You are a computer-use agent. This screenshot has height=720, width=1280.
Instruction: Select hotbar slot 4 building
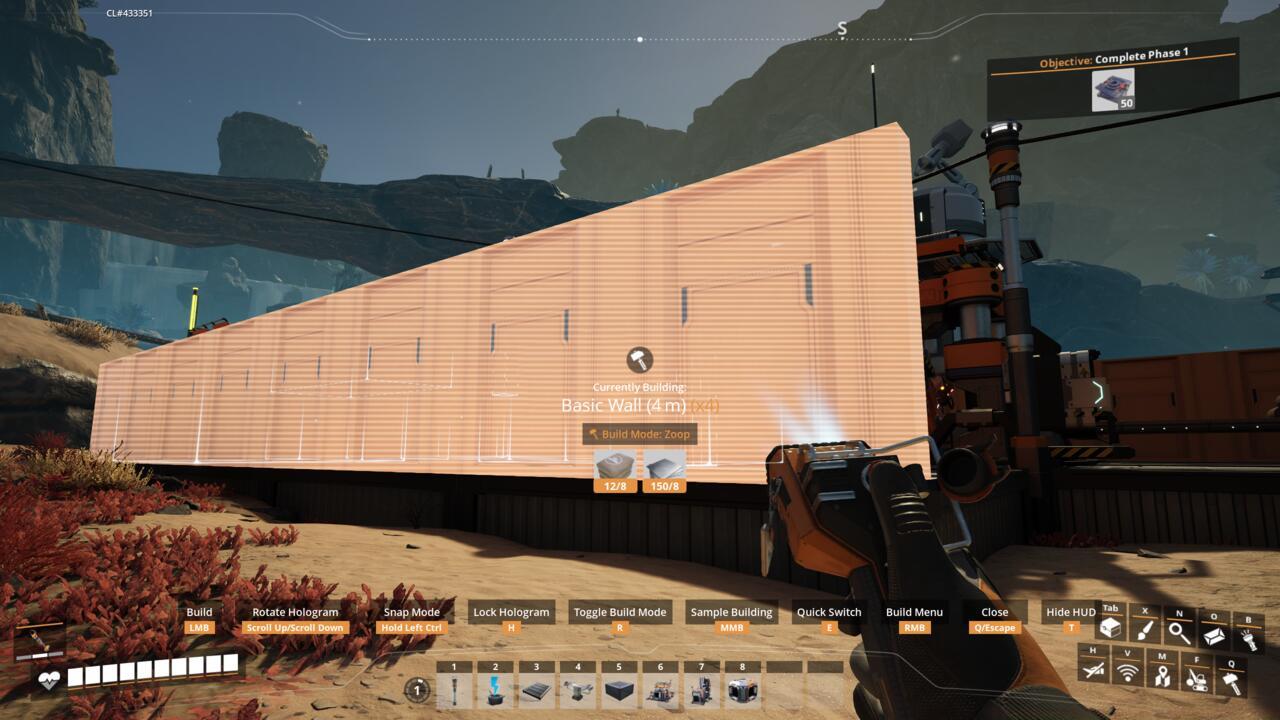(580, 688)
